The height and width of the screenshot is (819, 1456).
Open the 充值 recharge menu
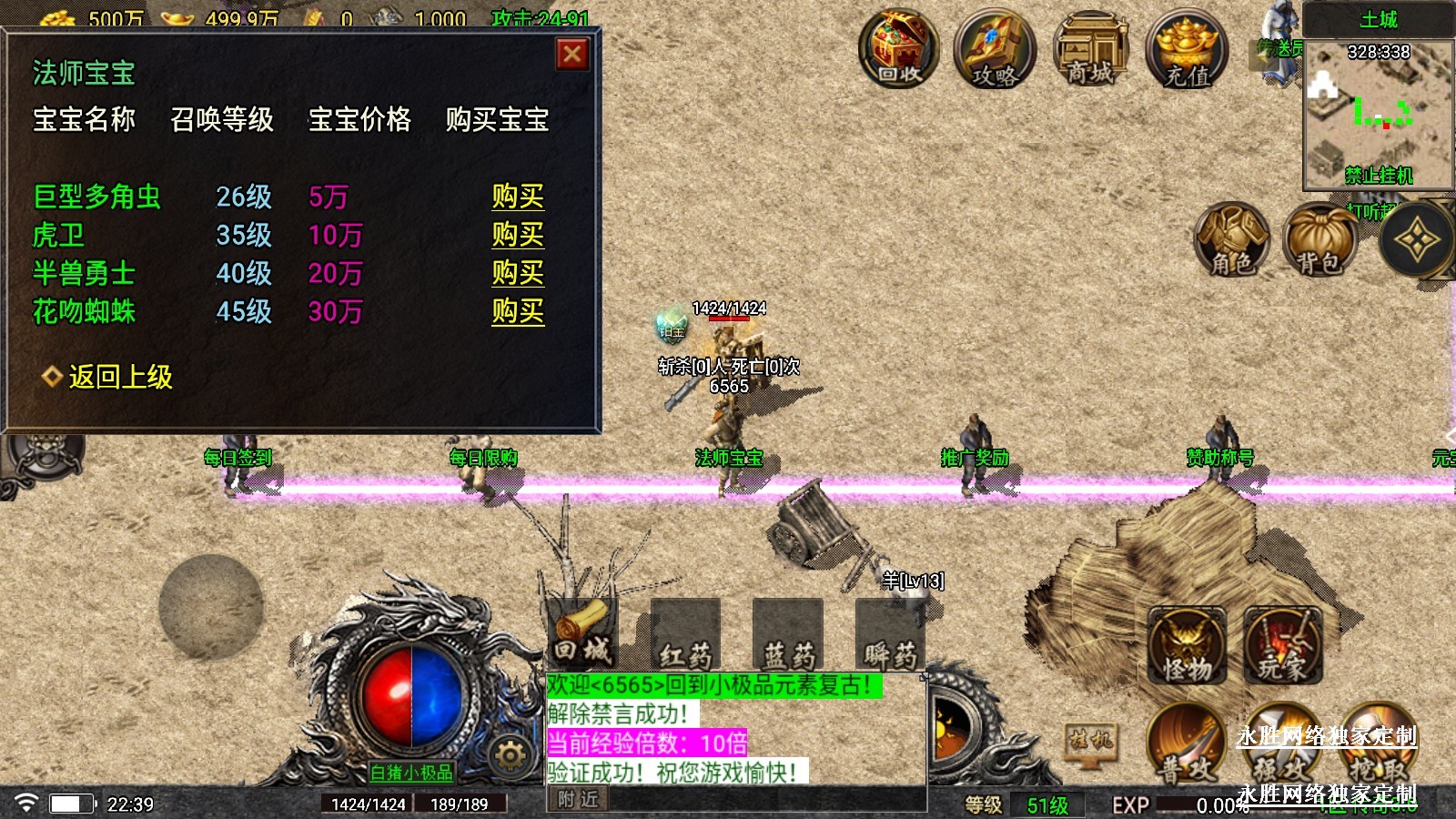(x=1188, y=52)
